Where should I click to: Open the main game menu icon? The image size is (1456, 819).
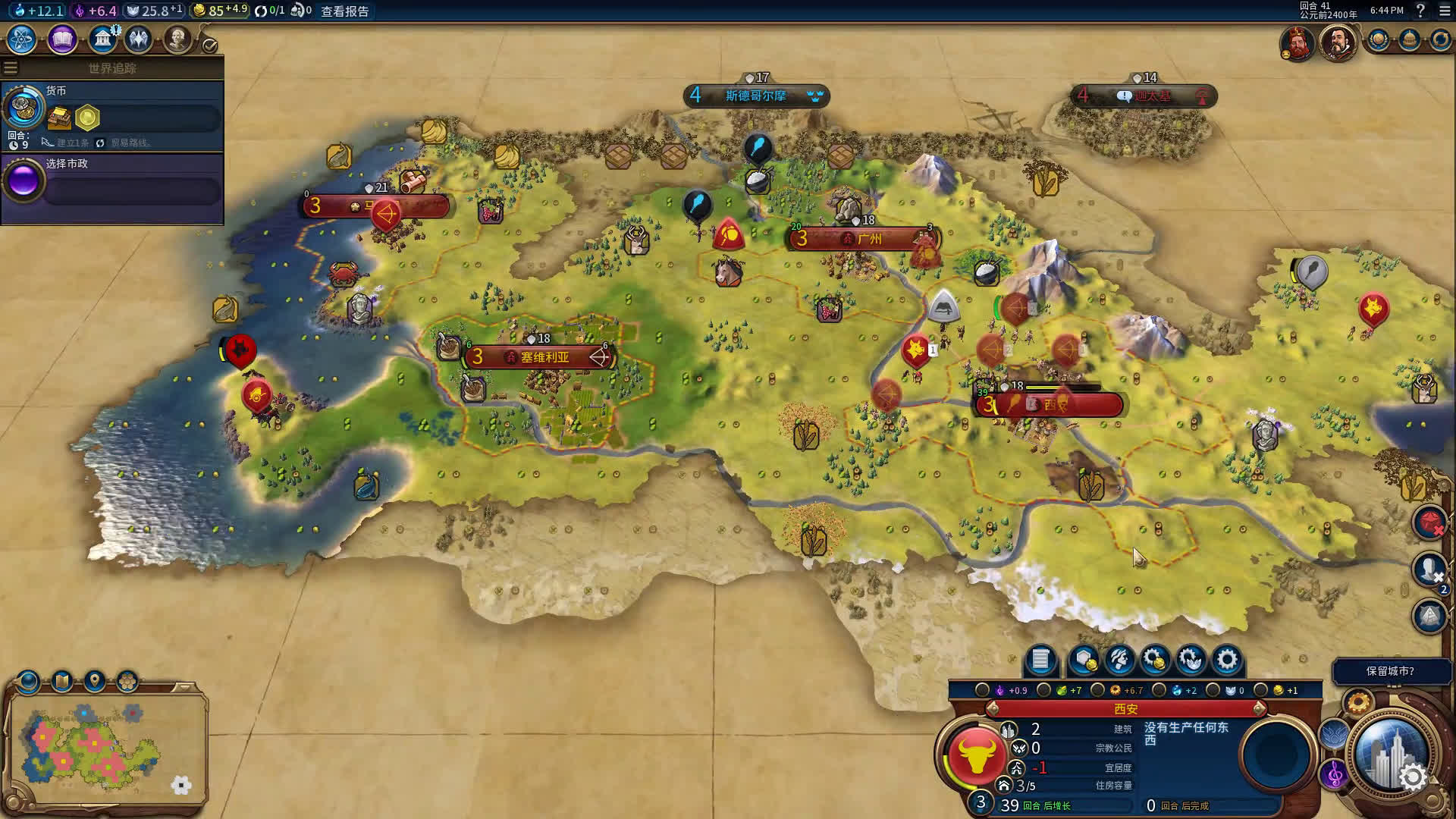[1444, 11]
